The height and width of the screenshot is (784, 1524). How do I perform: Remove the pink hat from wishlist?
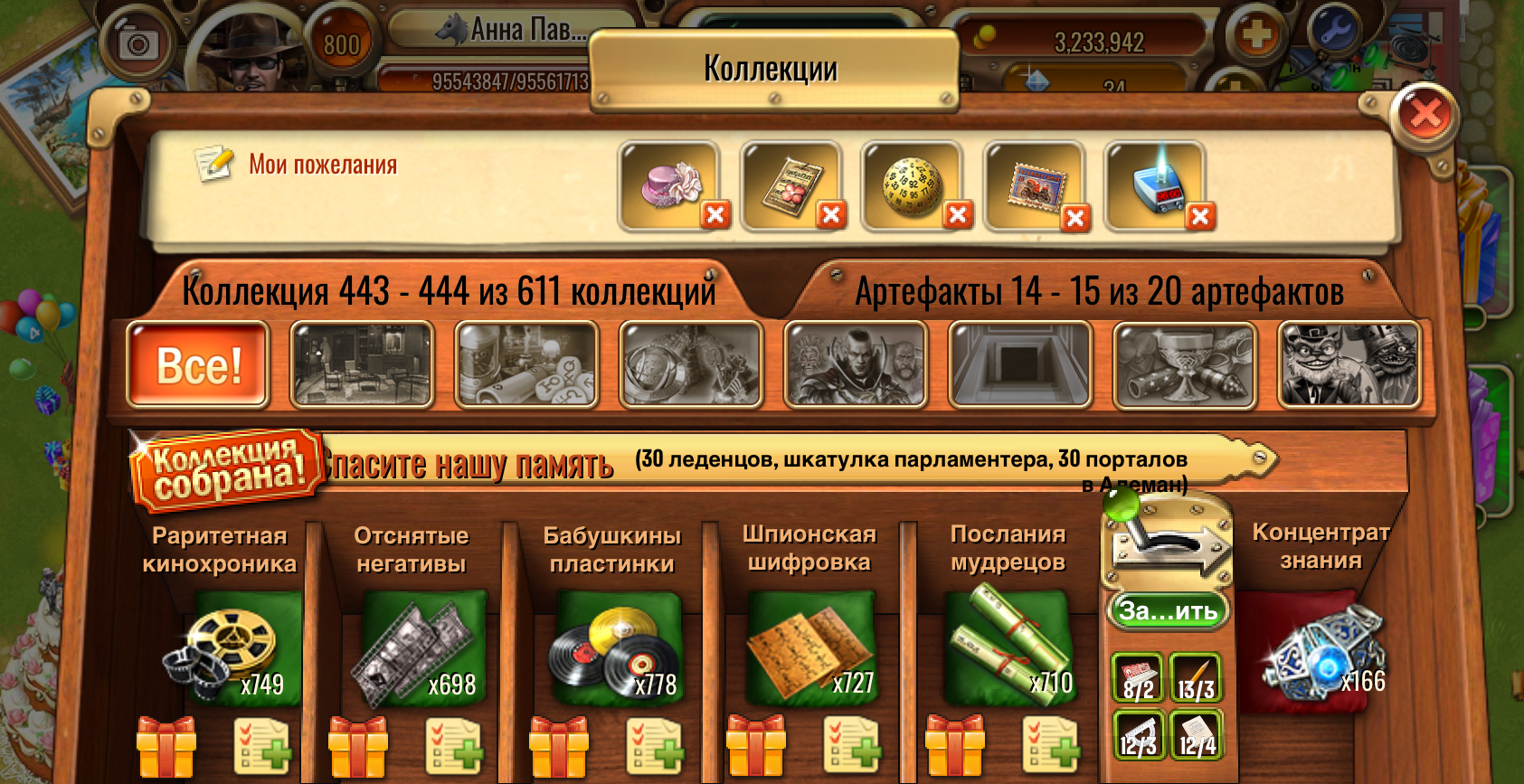pyautogui.click(x=715, y=215)
